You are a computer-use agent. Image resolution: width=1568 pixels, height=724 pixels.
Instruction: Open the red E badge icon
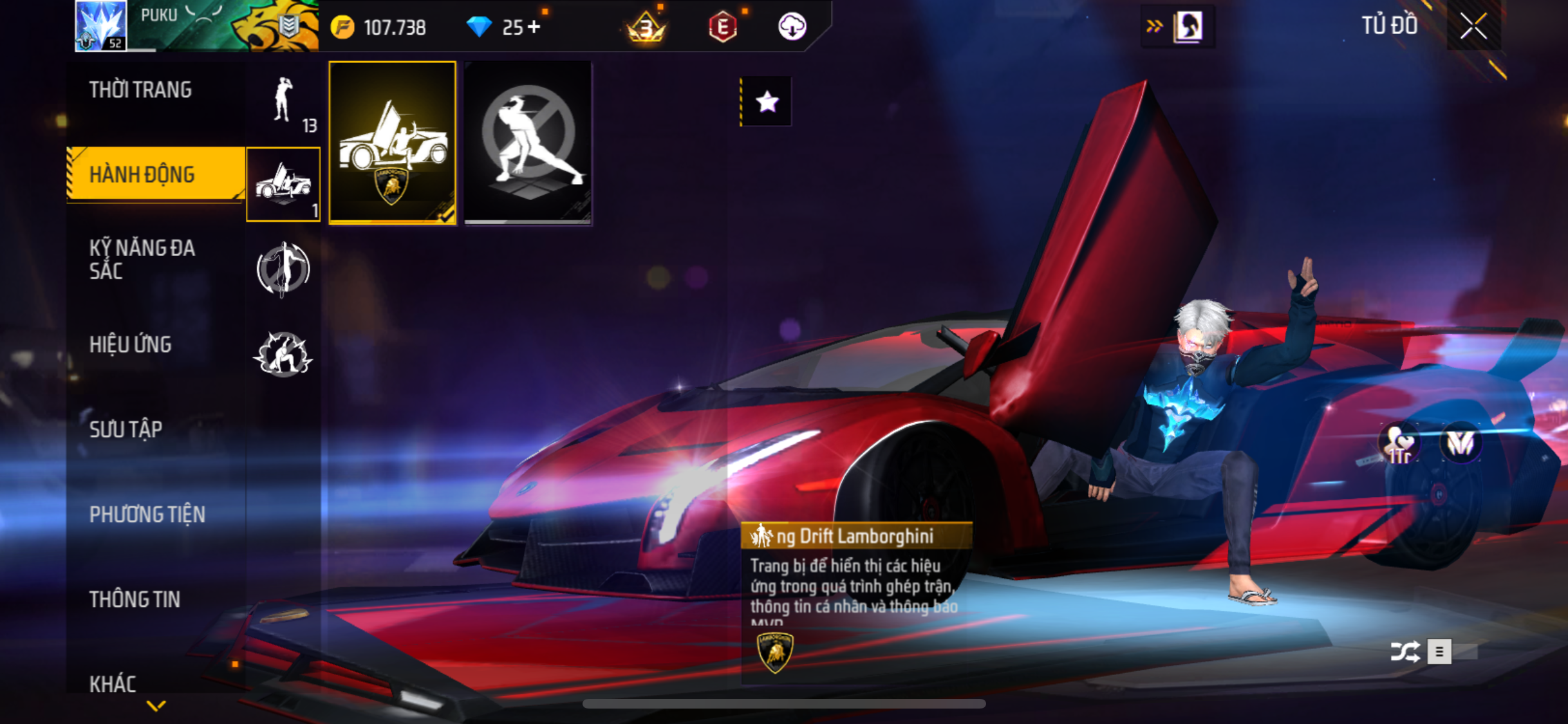[x=722, y=27]
